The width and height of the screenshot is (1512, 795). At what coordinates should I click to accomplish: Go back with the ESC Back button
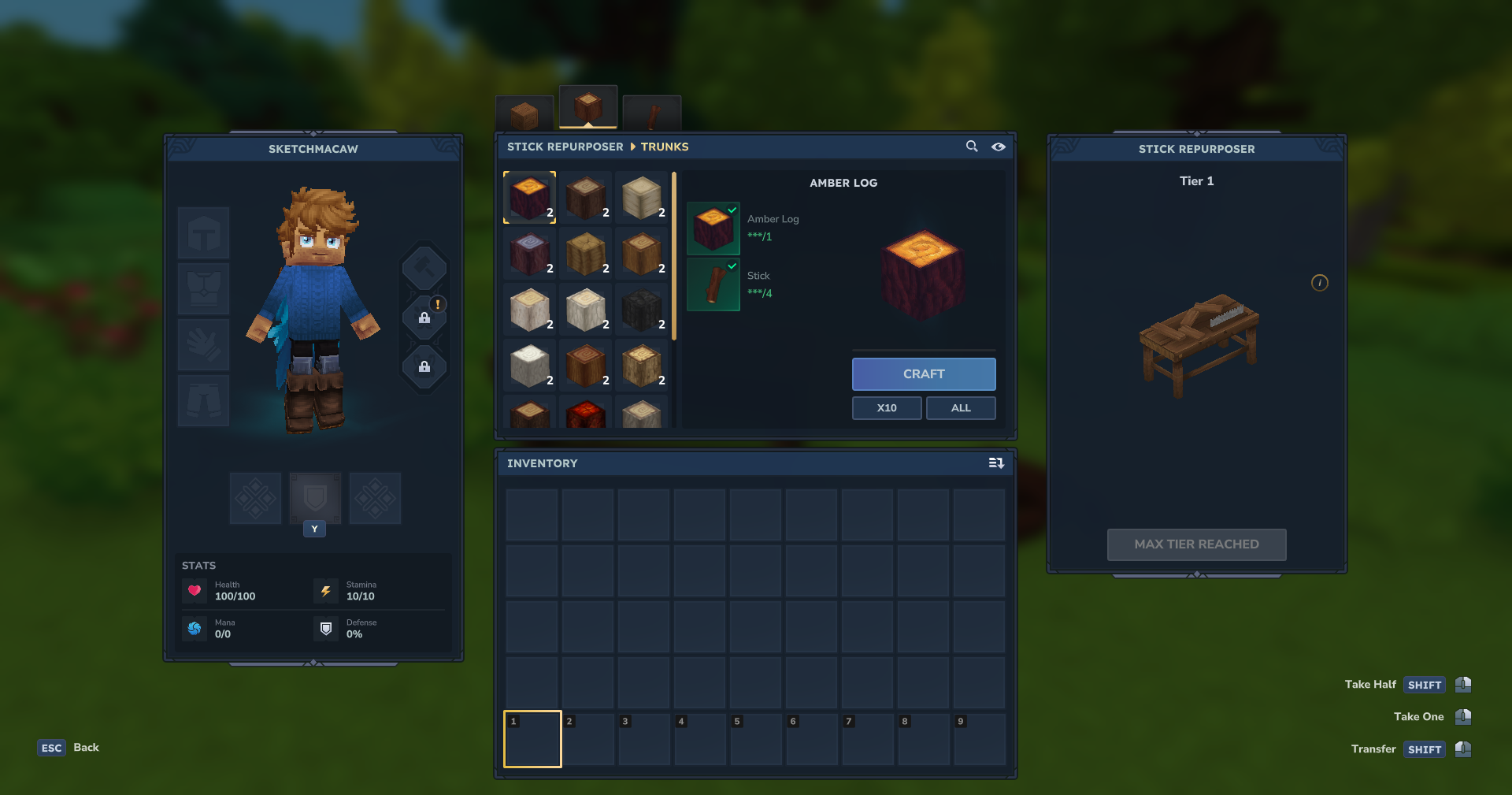tap(69, 748)
